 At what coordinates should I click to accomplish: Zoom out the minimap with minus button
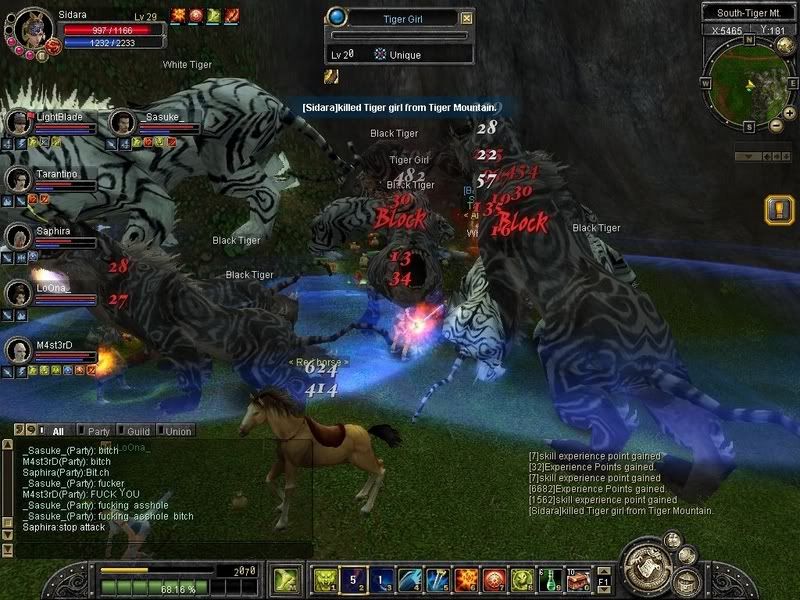[x=777, y=126]
